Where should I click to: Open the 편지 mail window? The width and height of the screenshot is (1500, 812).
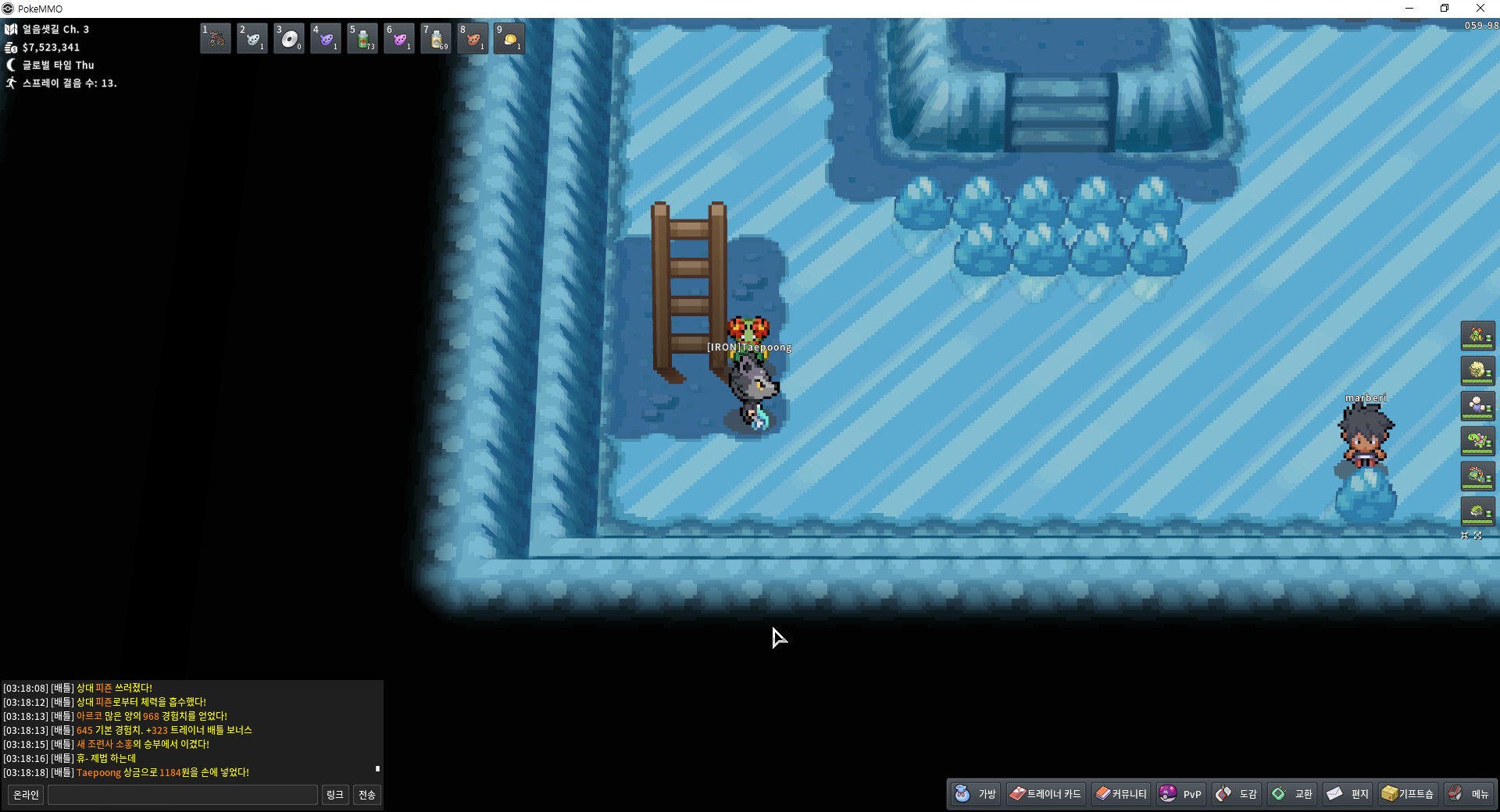[1348, 794]
